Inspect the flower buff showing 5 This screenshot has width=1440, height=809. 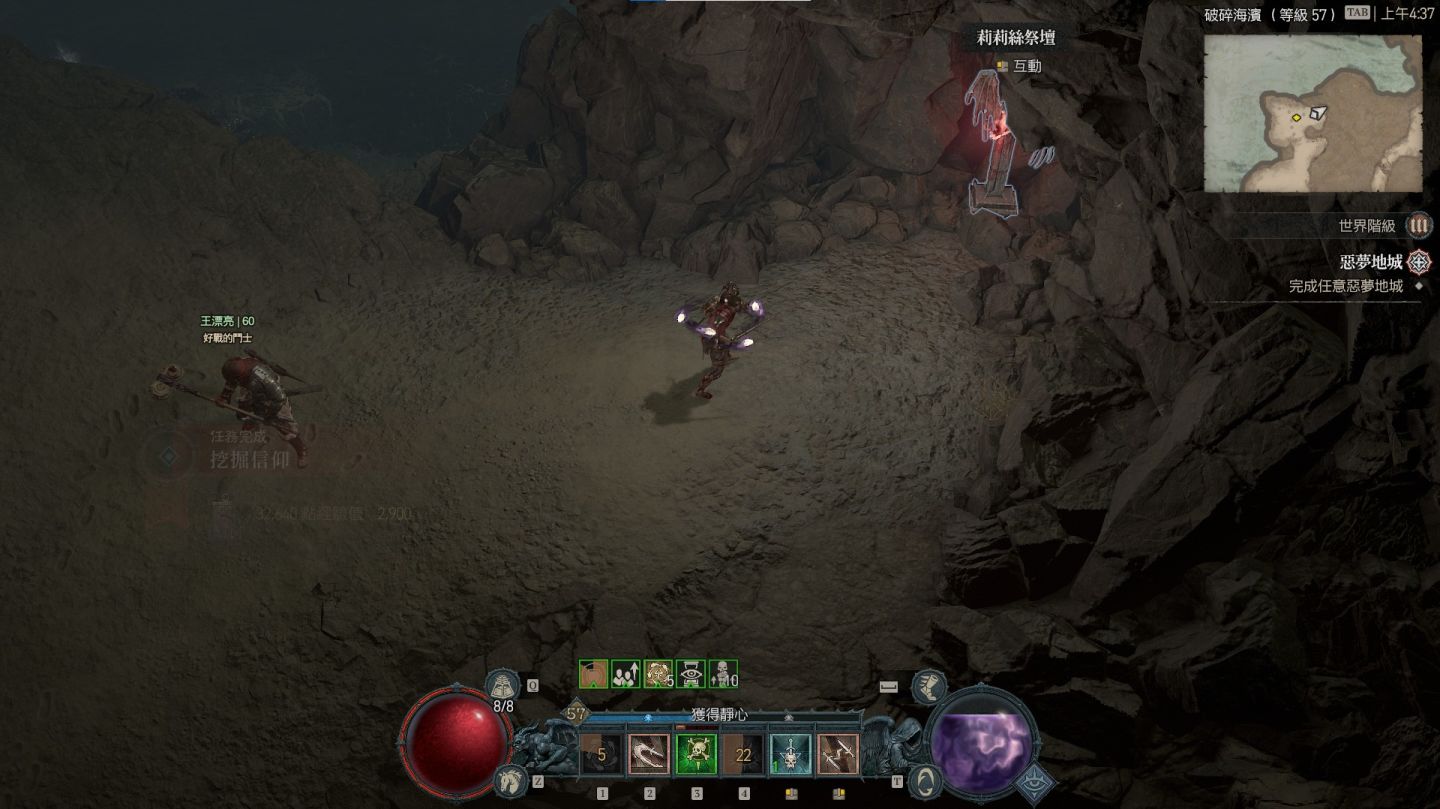pyautogui.click(x=658, y=674)
